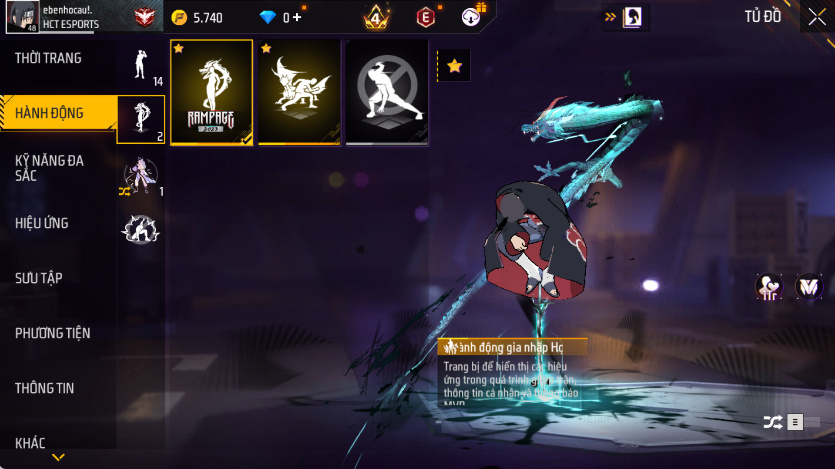Open the winged M badge icon
Viewport: 835px width, 469px height.
coord(808,287)
